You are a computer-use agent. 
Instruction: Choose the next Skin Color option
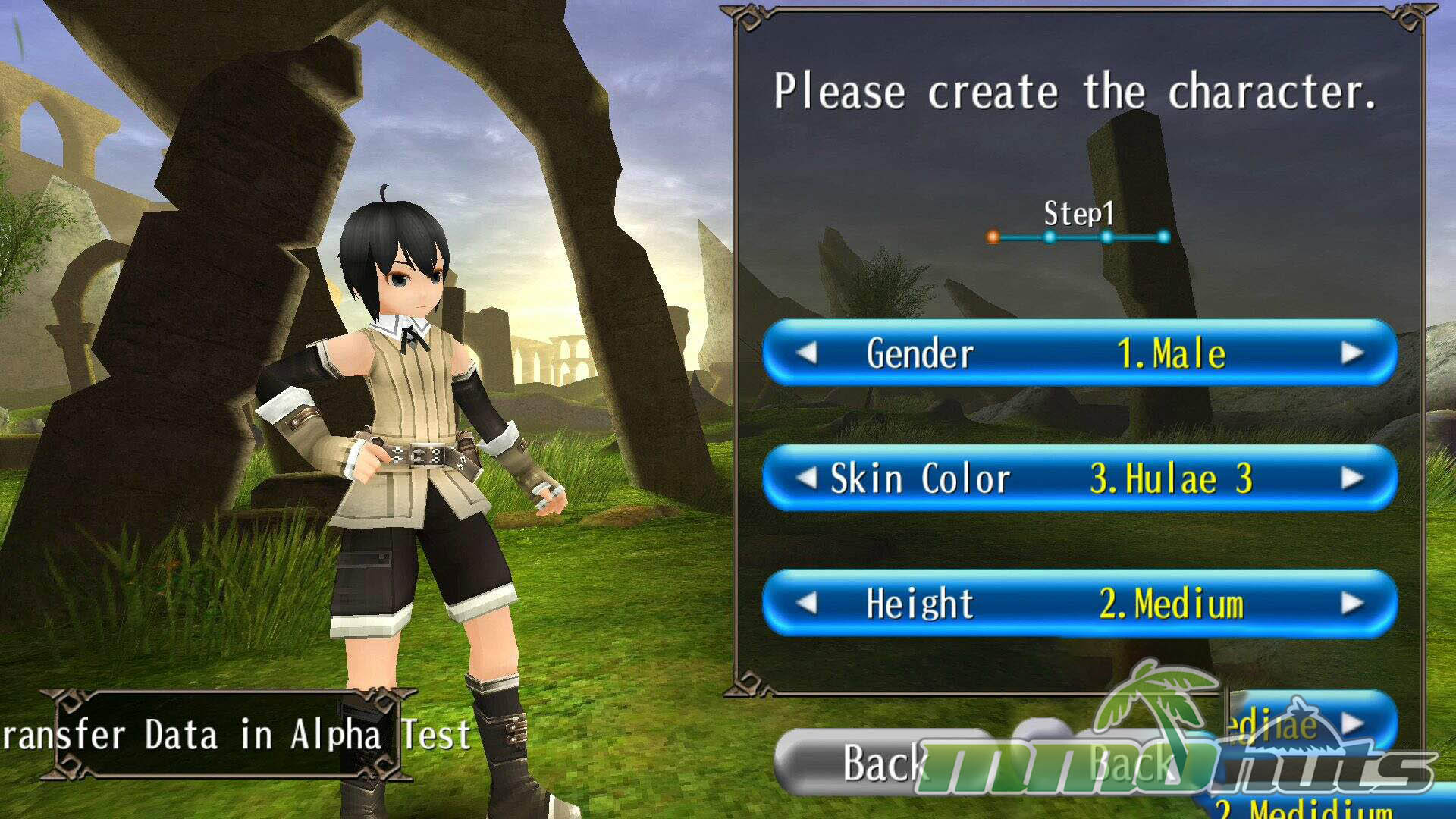pos(1351,479)
